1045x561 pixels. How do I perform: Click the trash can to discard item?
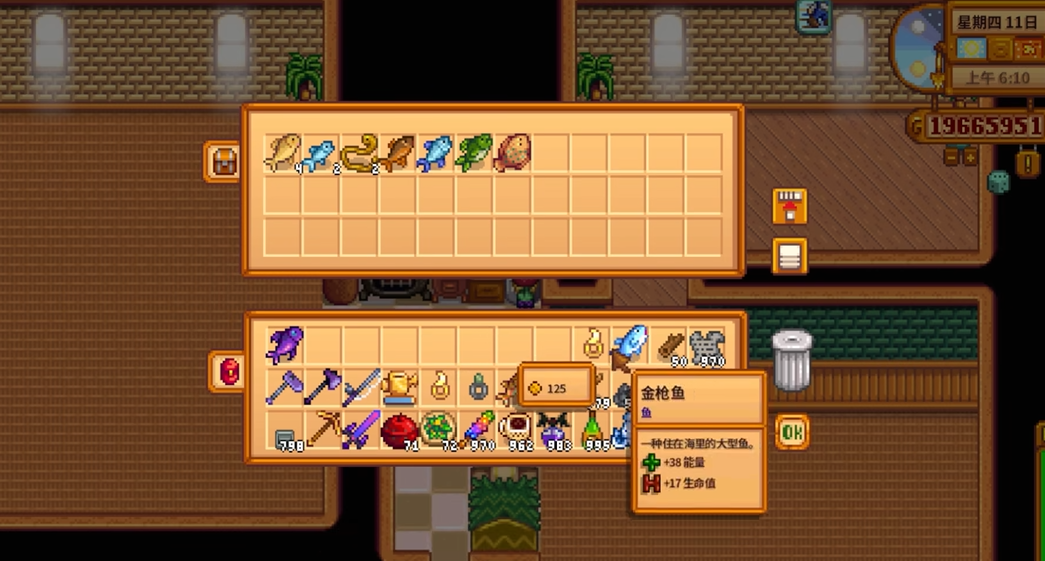(792, 360)
